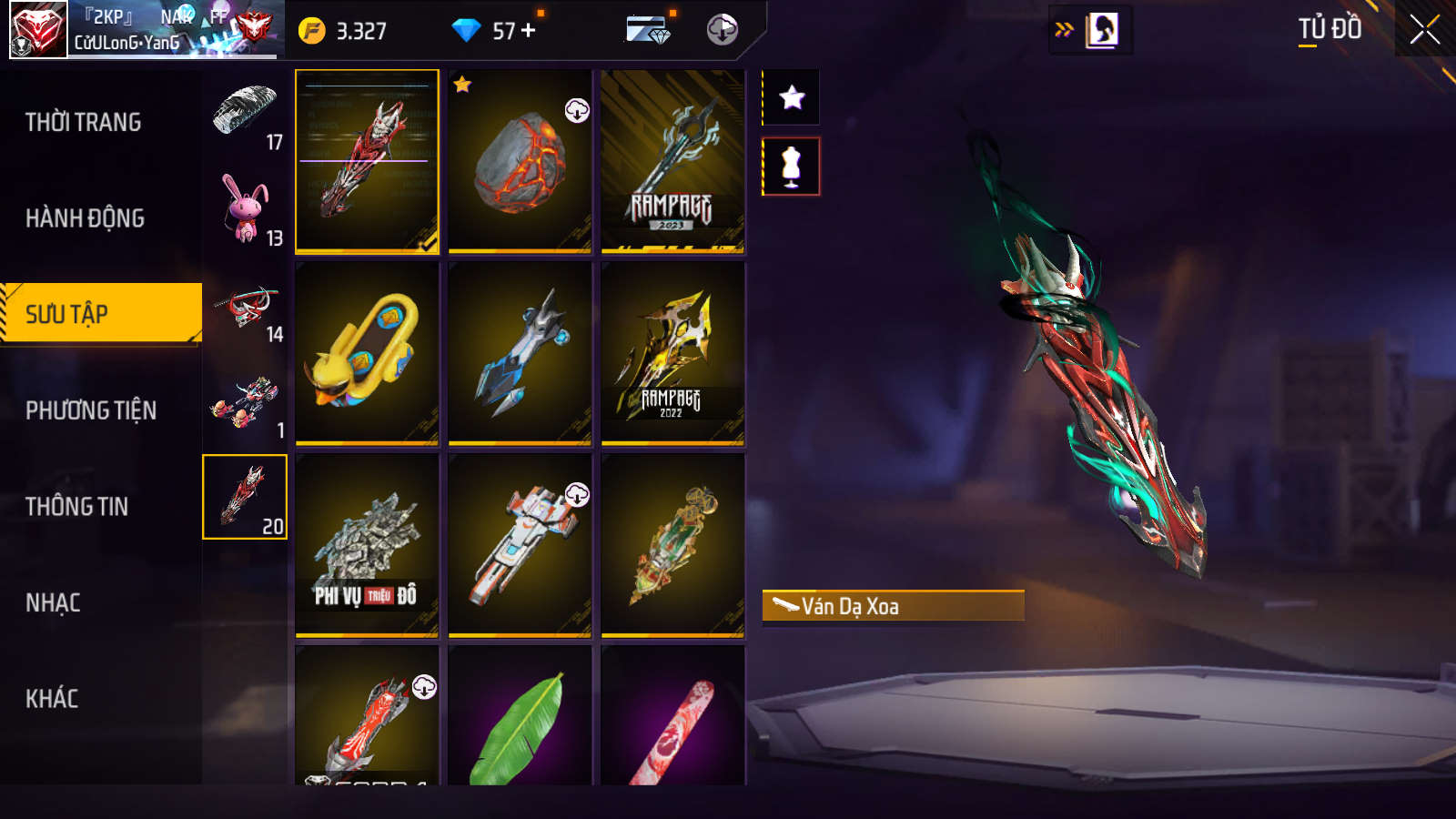Open the pink bunny pet subcategory
The width and height of the screenshot is (1456, 819).
tap(245, 210)
